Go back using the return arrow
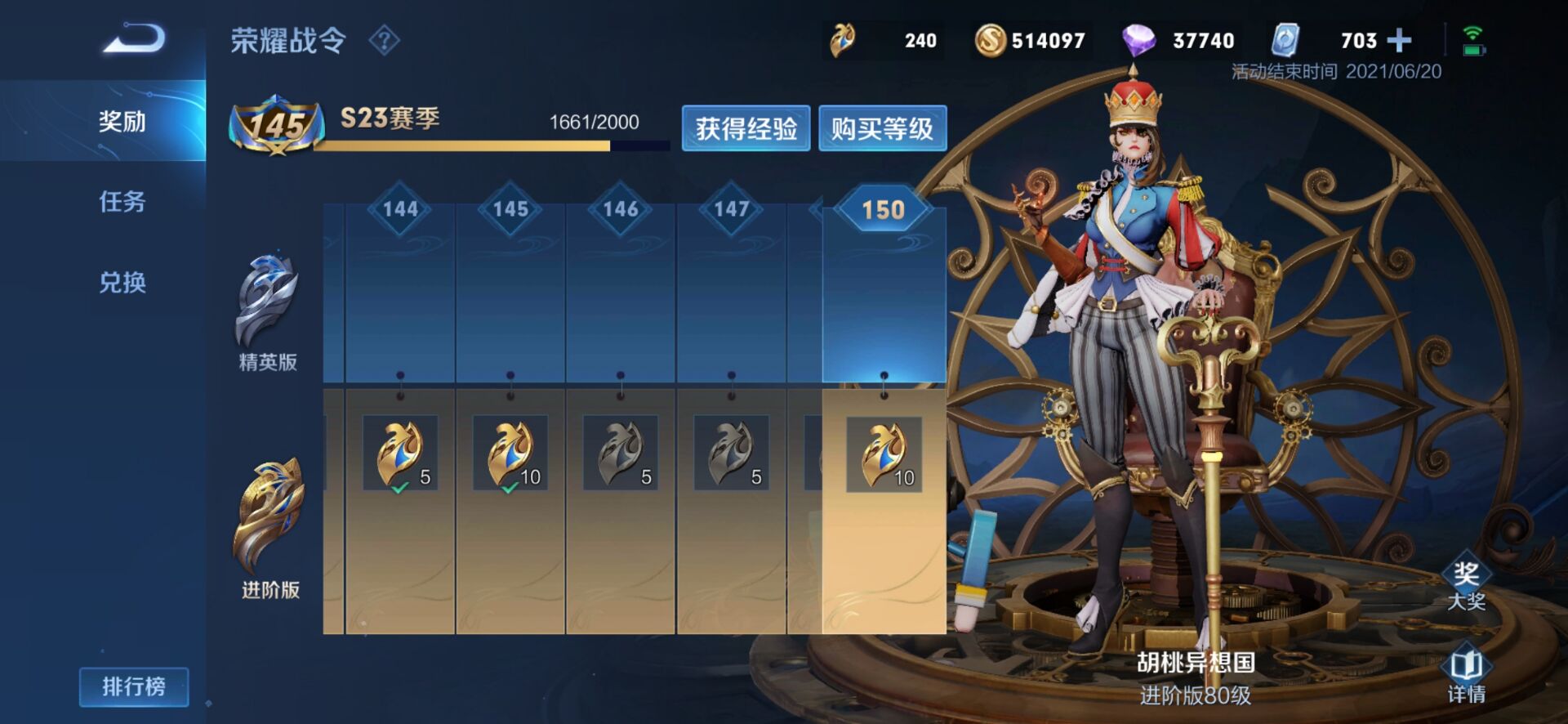 134,39
